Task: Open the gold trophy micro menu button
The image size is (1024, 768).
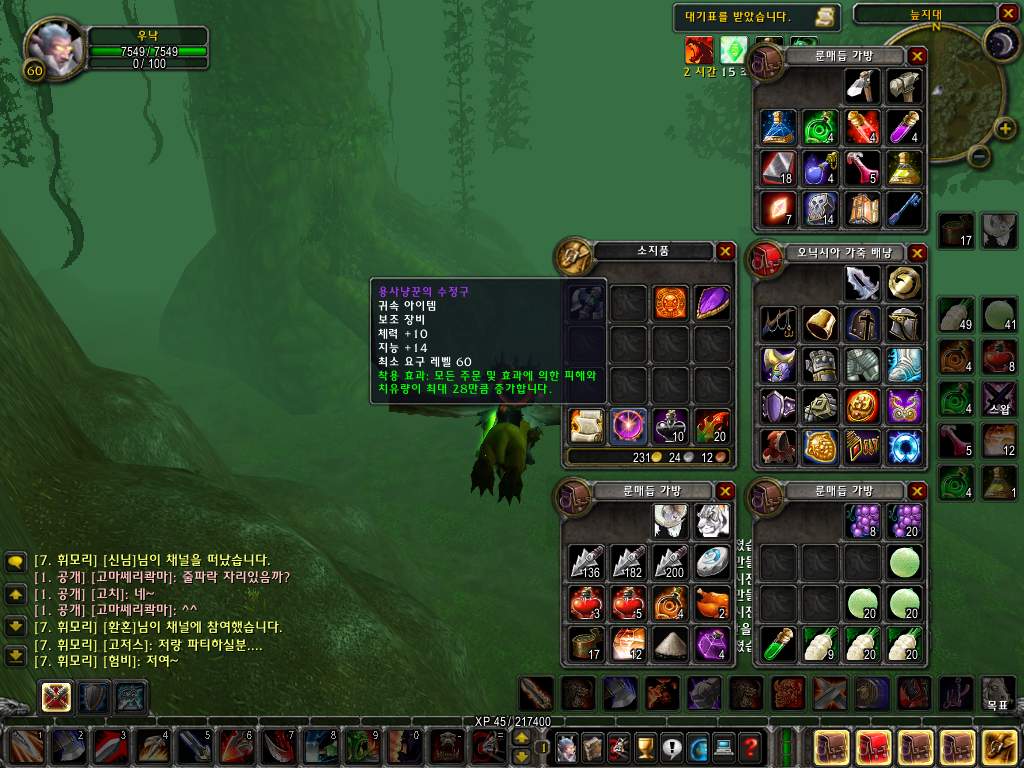Action: coord(644,745)
